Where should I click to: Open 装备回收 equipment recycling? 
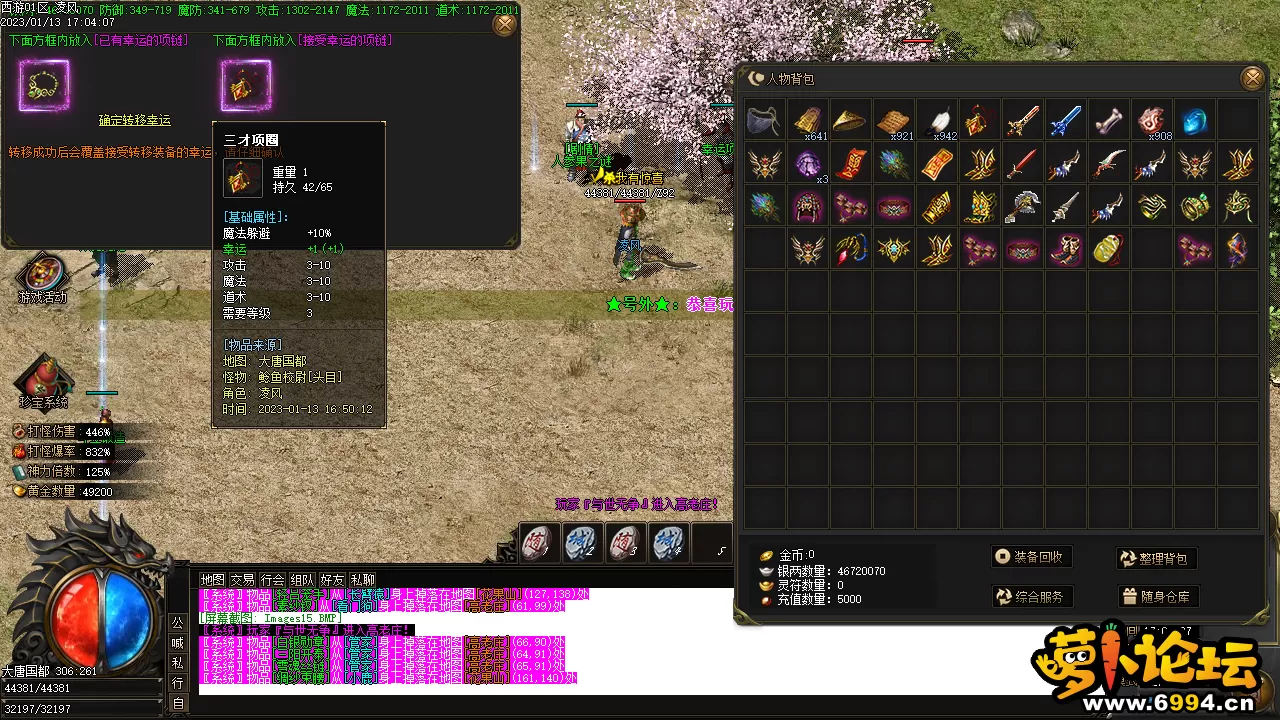pyautogui.click(x=1030, y=557)
